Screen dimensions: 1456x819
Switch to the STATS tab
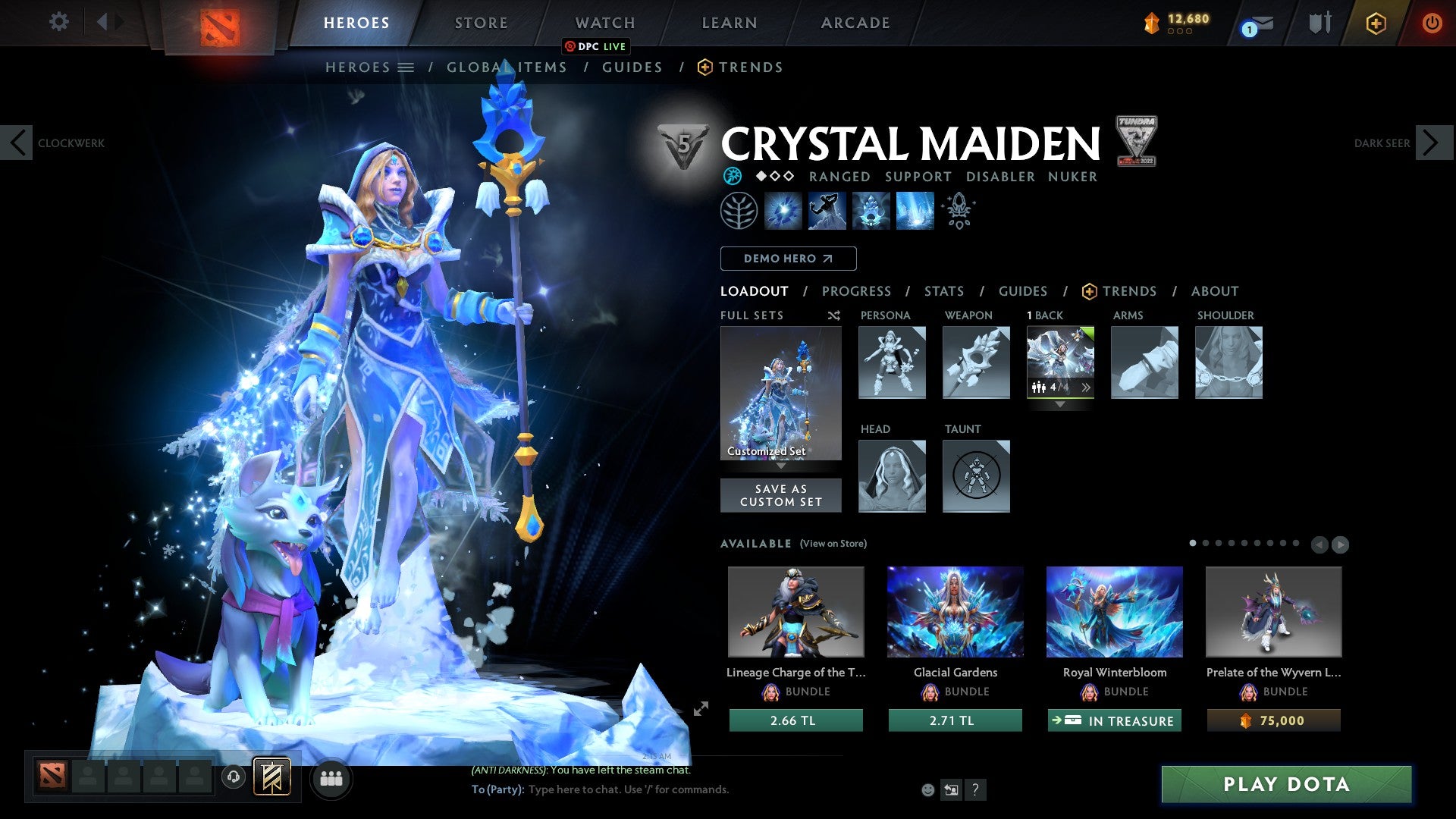[944, 290]
